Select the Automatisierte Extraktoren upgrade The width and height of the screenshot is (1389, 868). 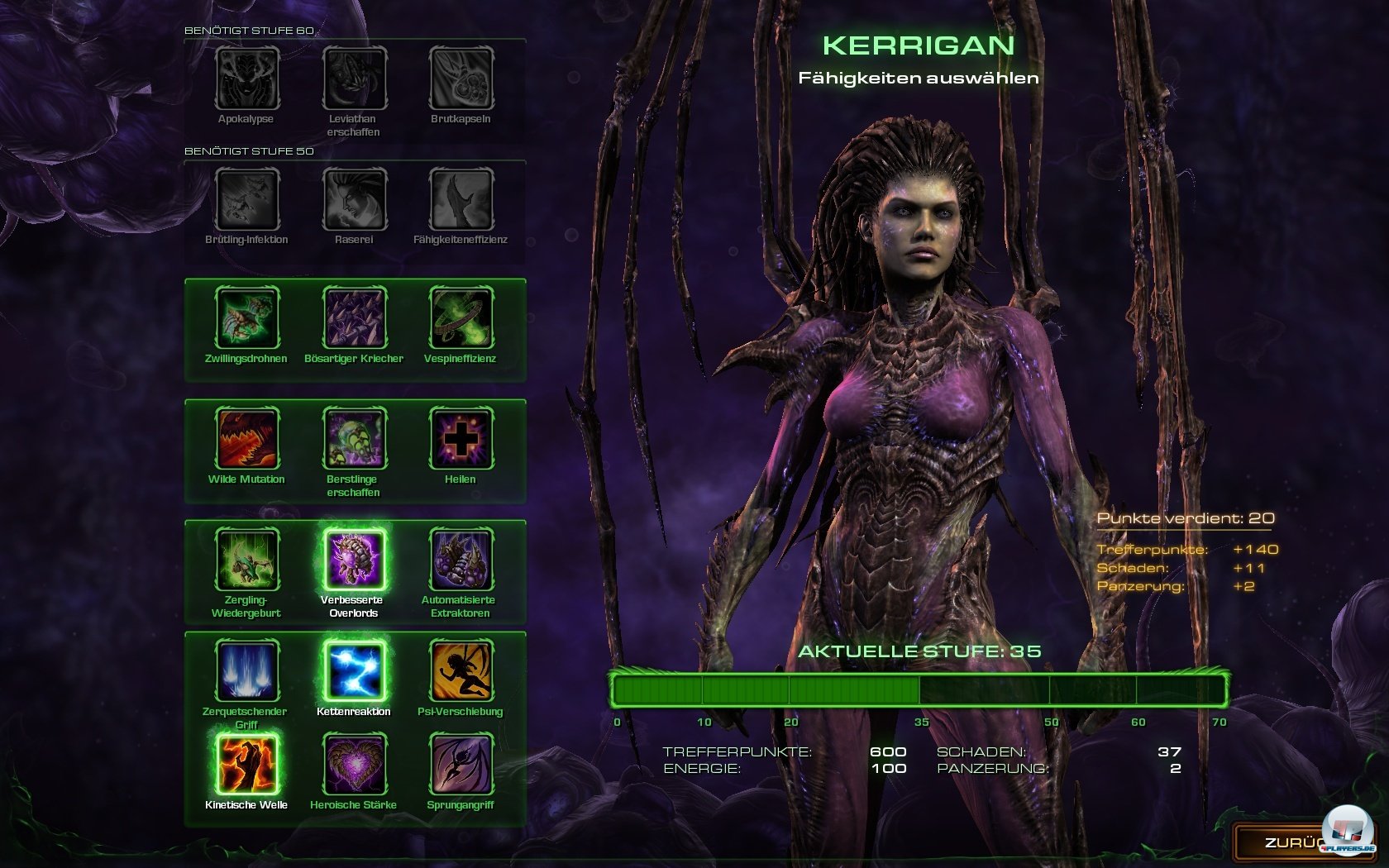pyautogui.click(x=461, y=559)
